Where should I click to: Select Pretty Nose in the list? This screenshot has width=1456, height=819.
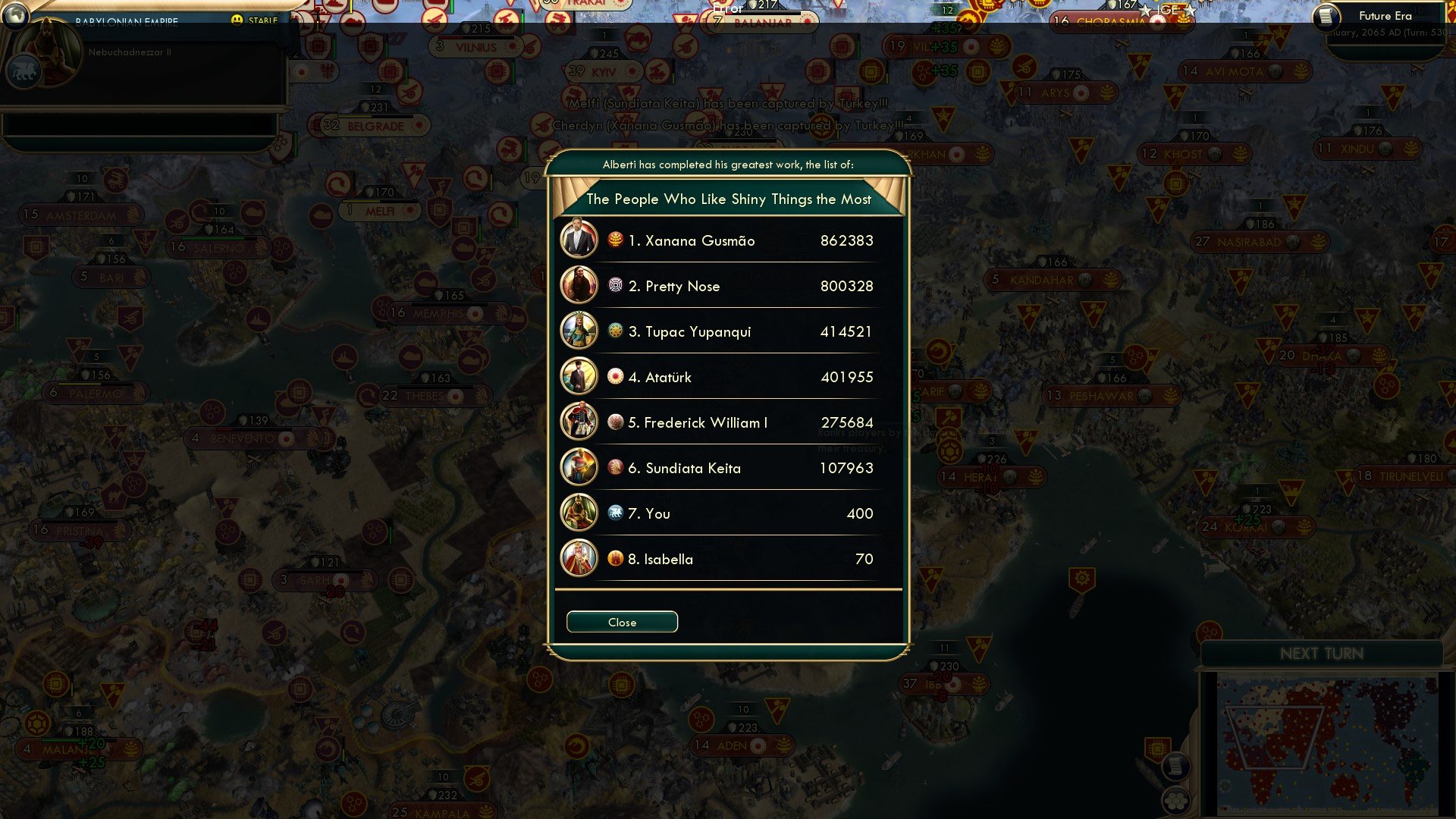tap(728, 286)
